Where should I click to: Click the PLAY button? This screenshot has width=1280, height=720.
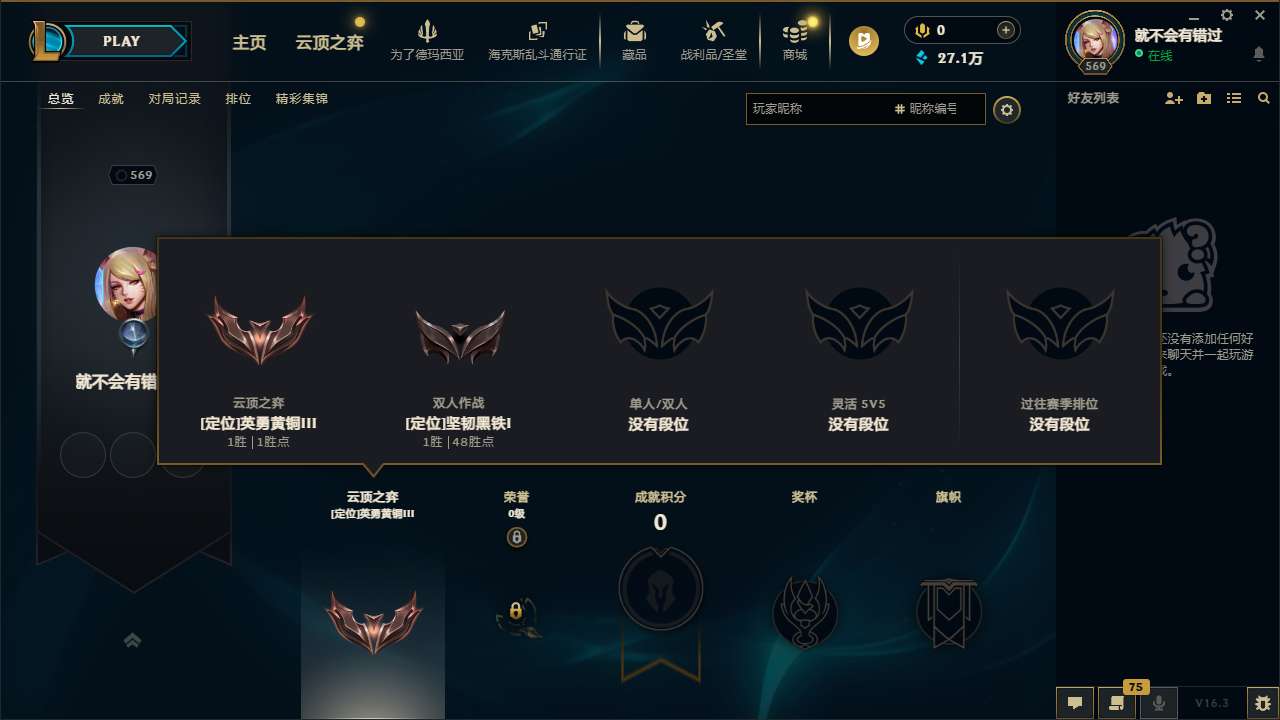pos(122,41)
